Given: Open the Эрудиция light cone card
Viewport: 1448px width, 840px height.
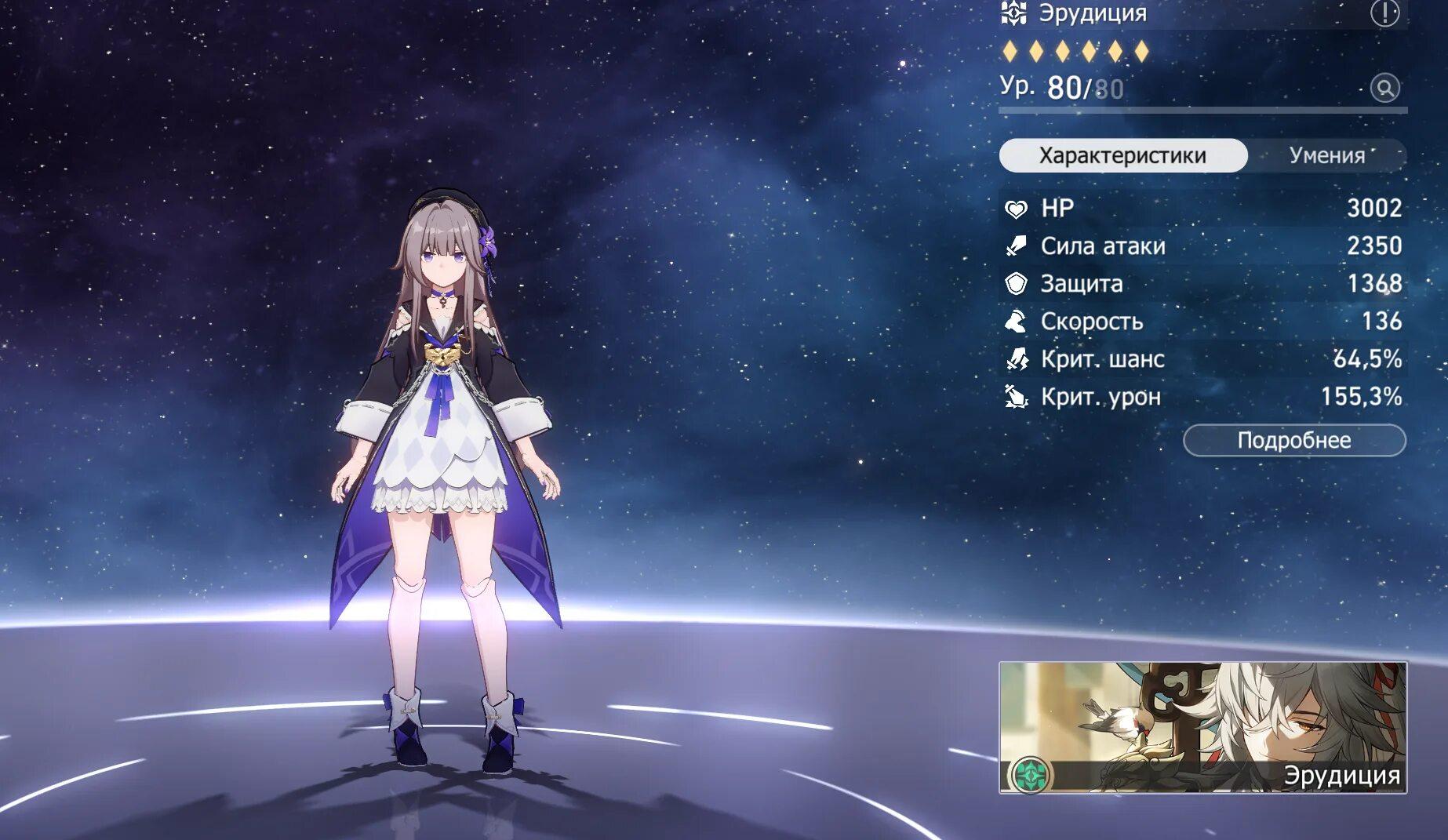Looking at the screenshot, I should pyautogui.click(x=1202, y=727).
